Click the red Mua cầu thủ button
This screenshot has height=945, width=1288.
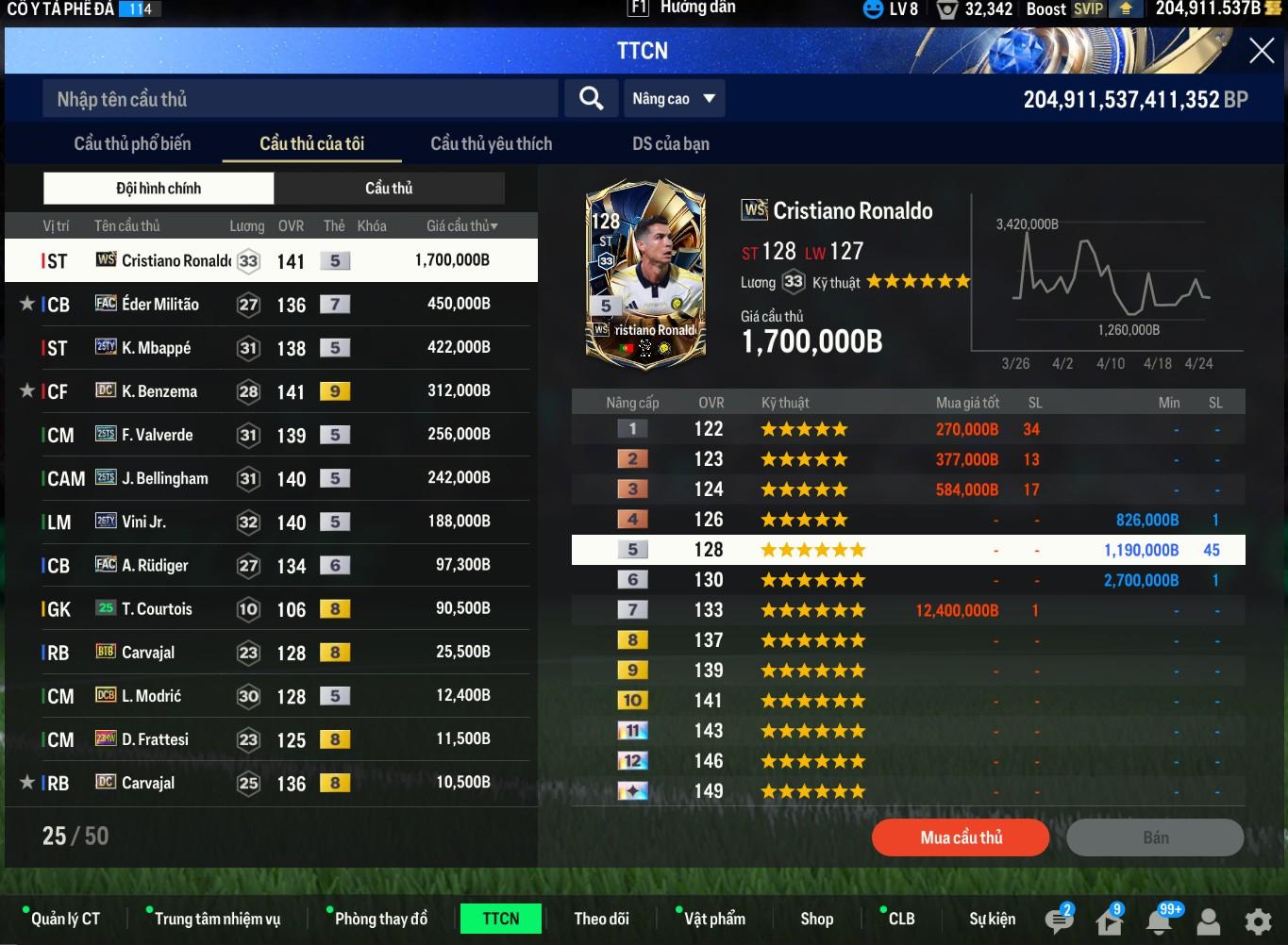(x=961, y=837)
